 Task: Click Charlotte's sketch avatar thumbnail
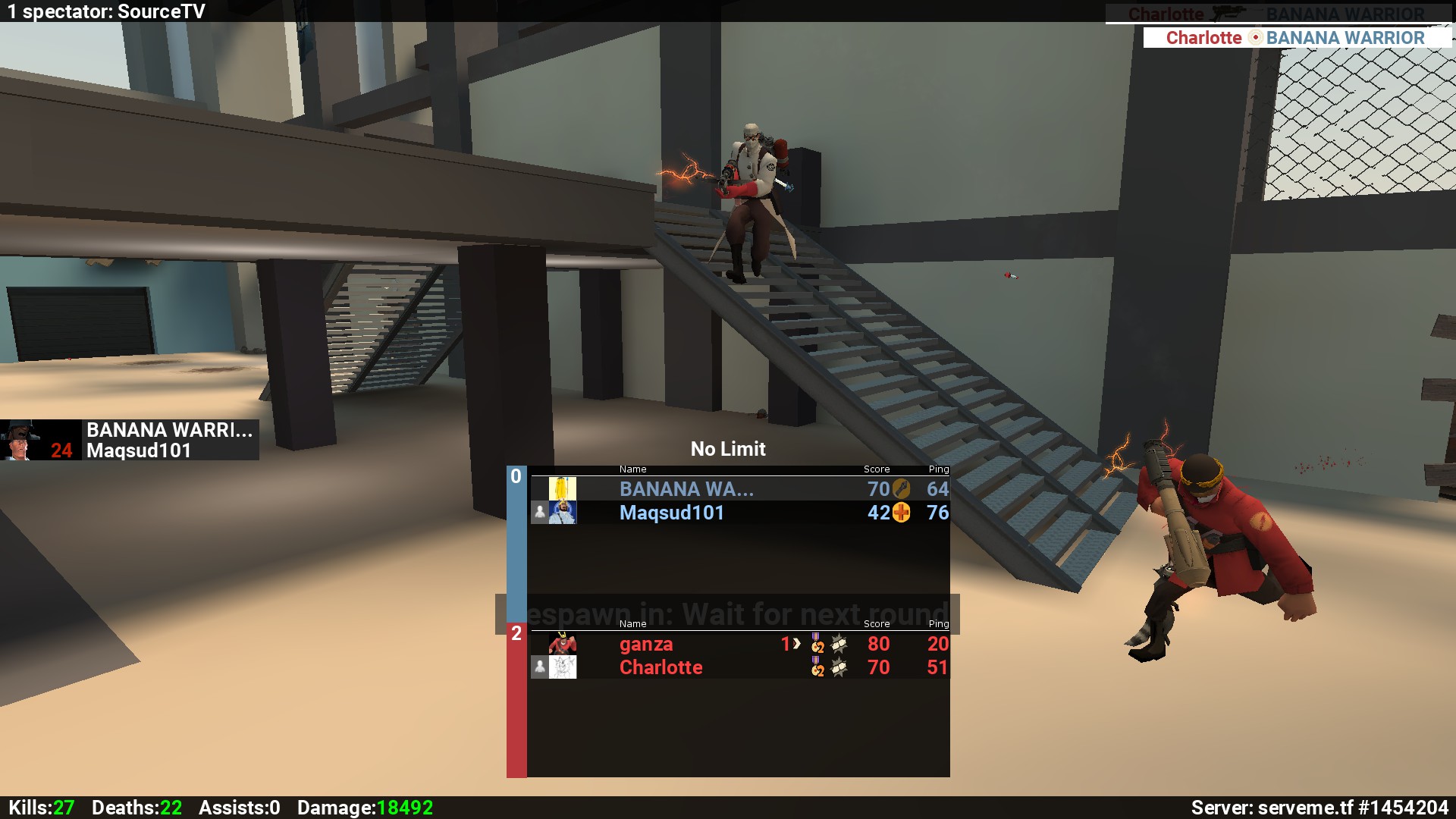(x=562, y=667)
